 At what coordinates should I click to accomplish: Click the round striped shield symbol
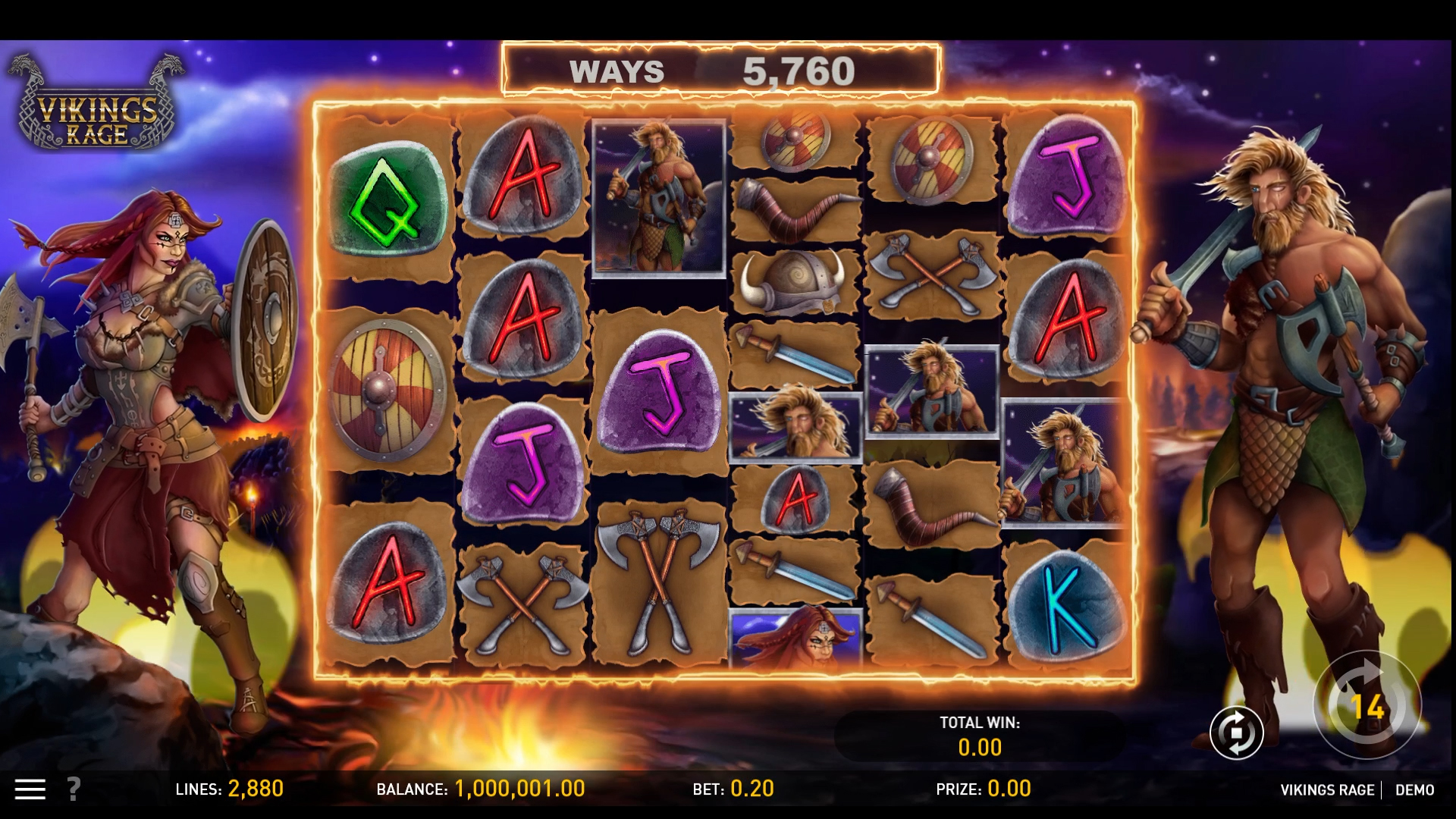(x=385, y=388)
